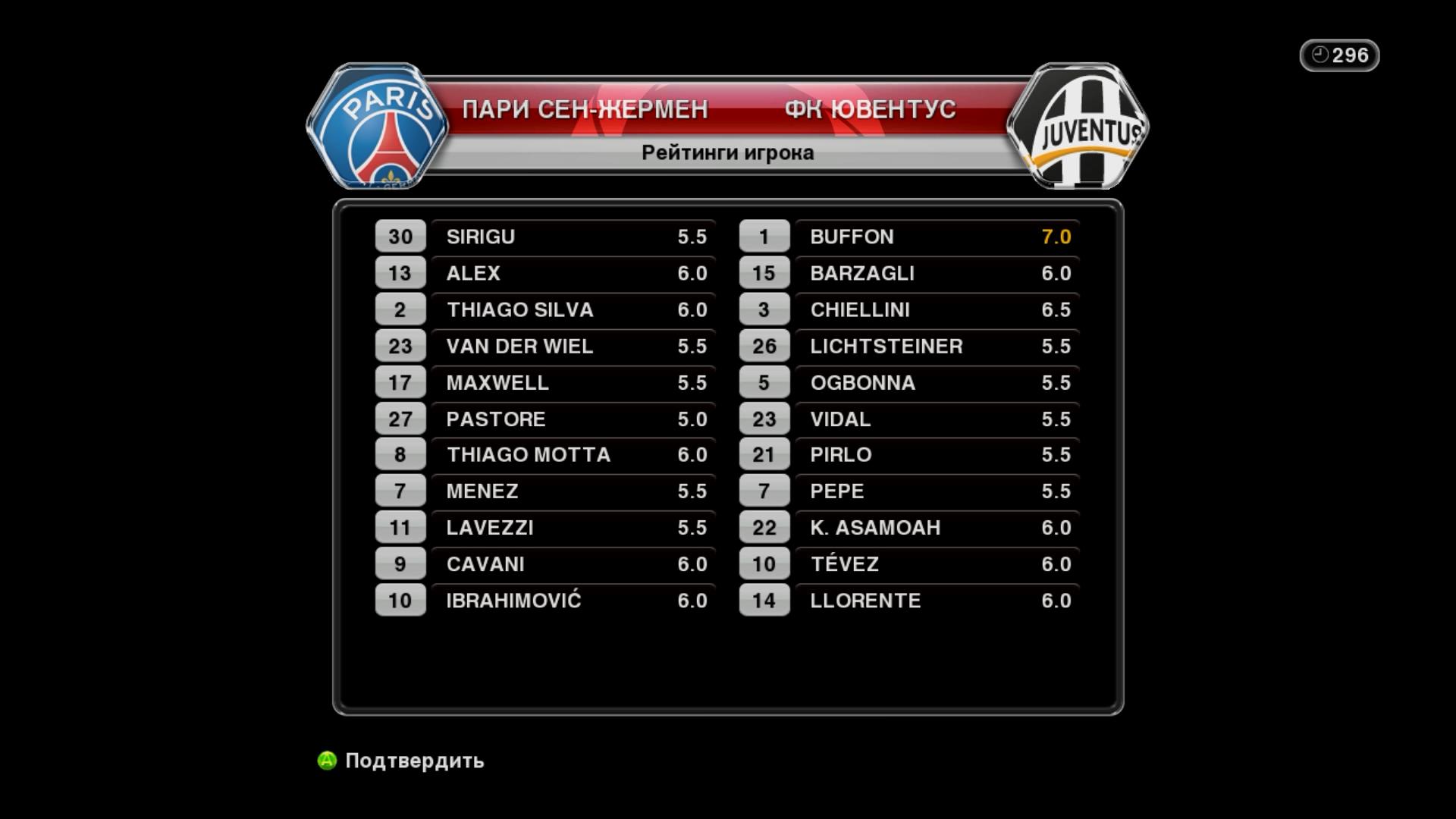Pick the Chiellini row

[x=937, y=310]
